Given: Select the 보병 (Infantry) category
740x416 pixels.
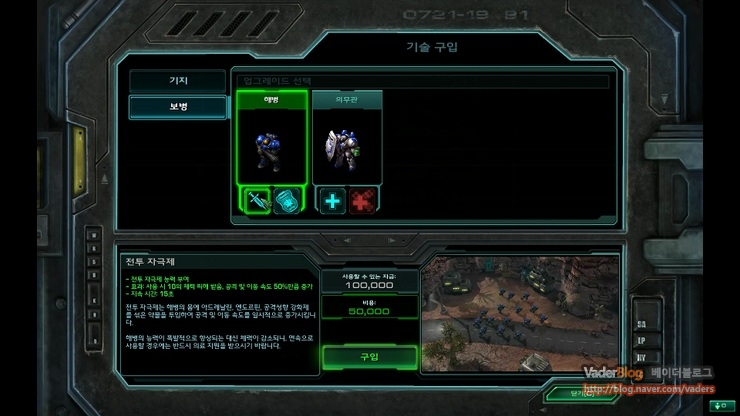Looking at the screenshot, I should coord(177,107).
